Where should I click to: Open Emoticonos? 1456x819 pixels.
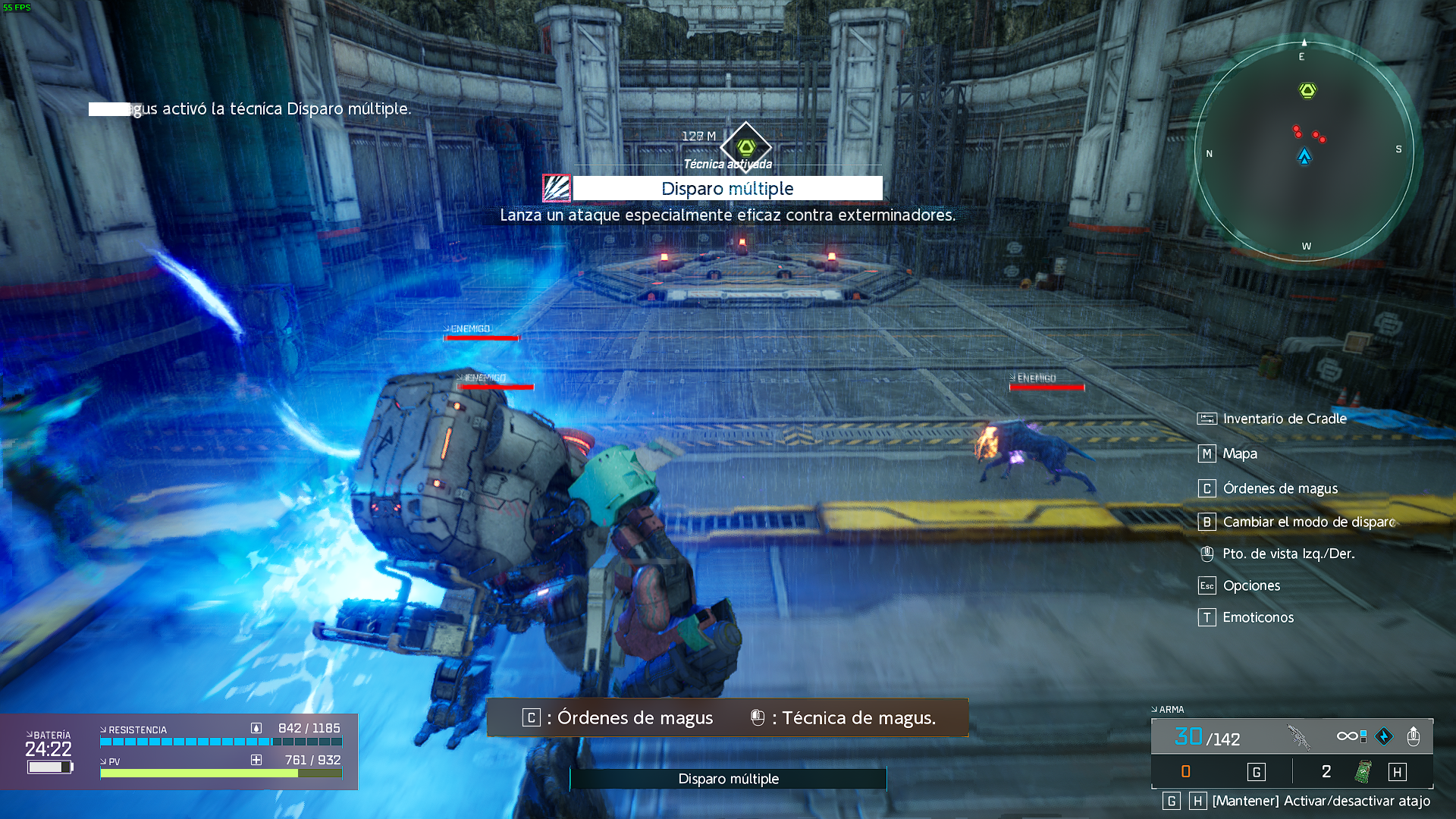point(1257,617)
